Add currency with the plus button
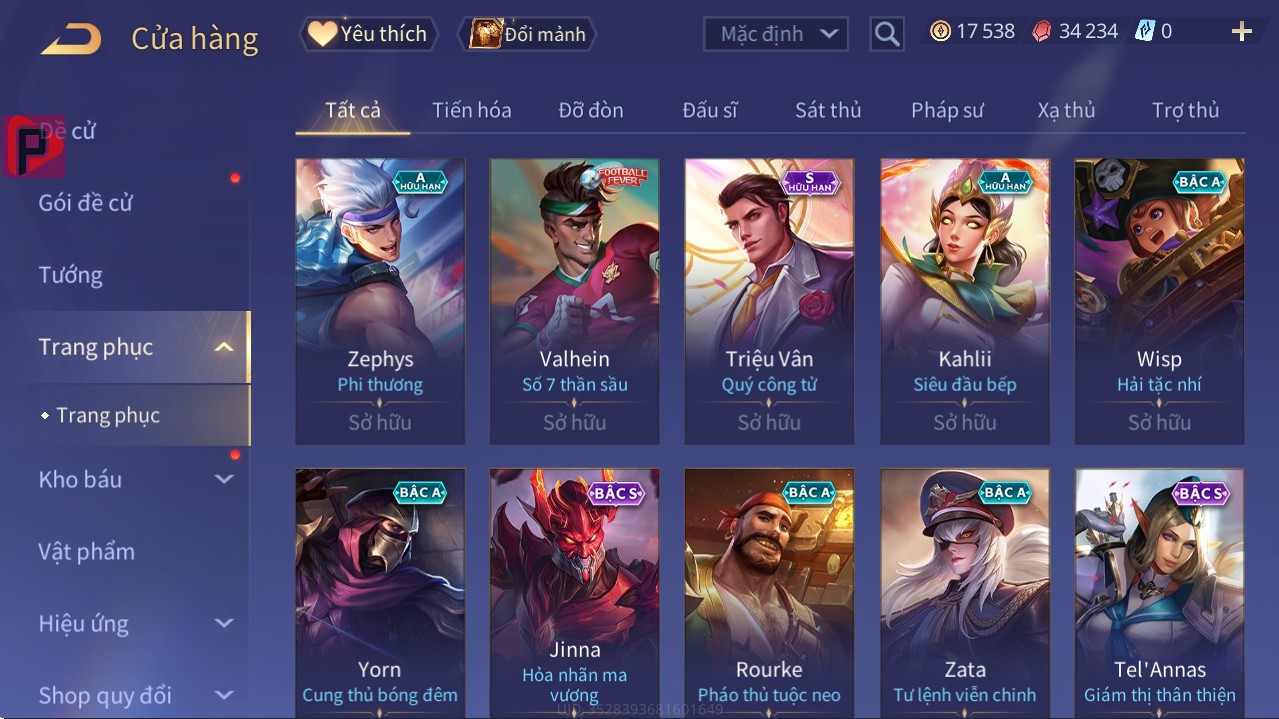 [1241, 32]
